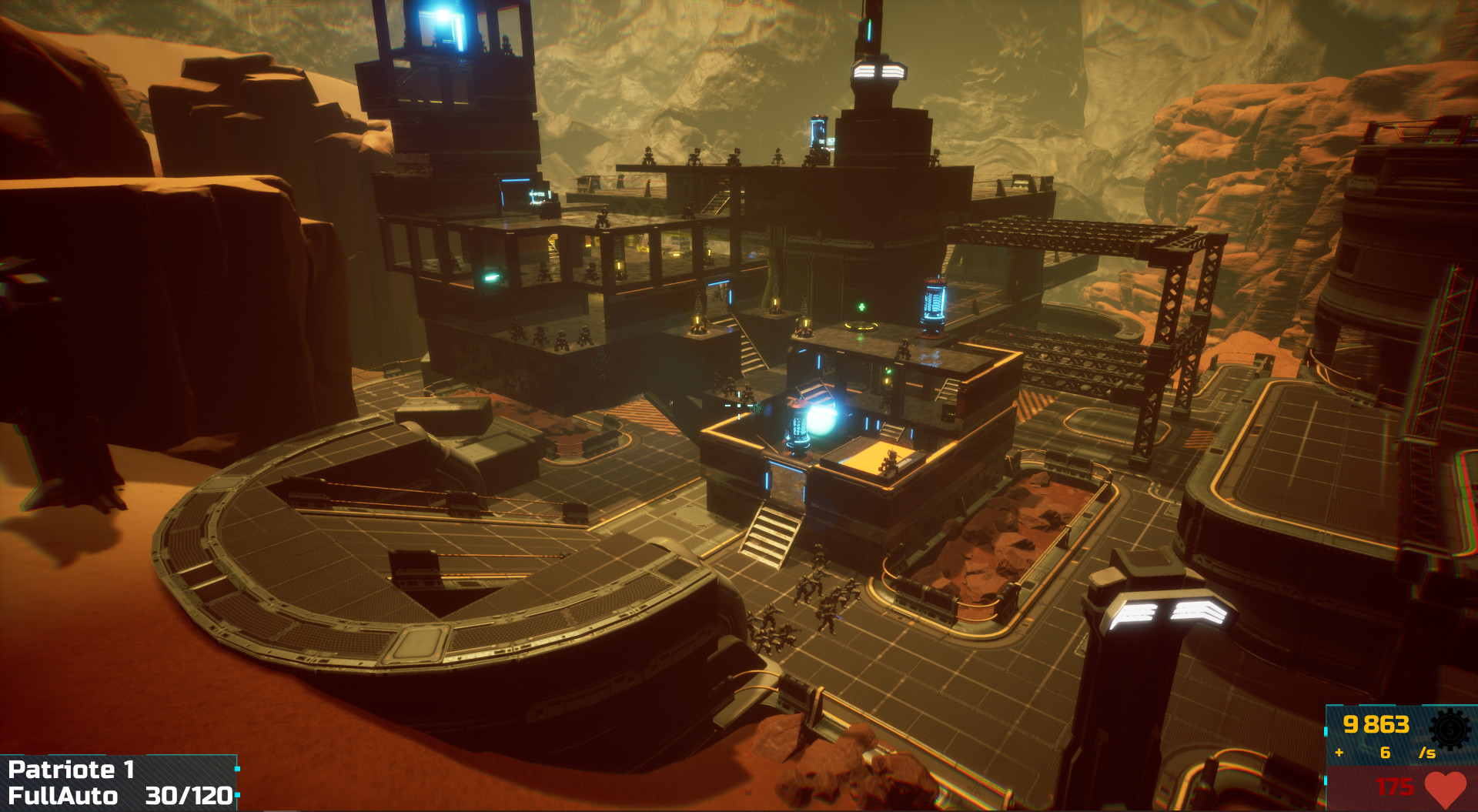Click the 9863 gold counter
The width and height of the screenshot is (1478, 812).
pyautogui.click(x=1375, y=725)
